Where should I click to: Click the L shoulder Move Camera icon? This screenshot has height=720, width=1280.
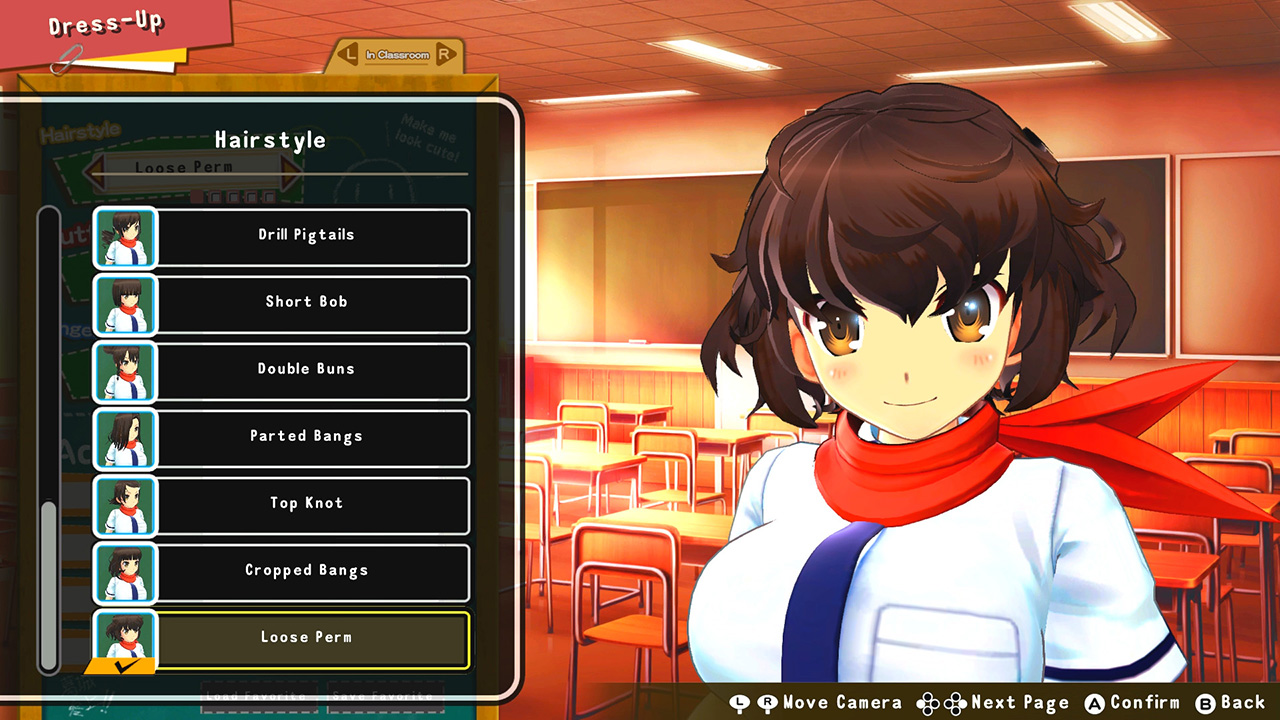tap(737, 702)
